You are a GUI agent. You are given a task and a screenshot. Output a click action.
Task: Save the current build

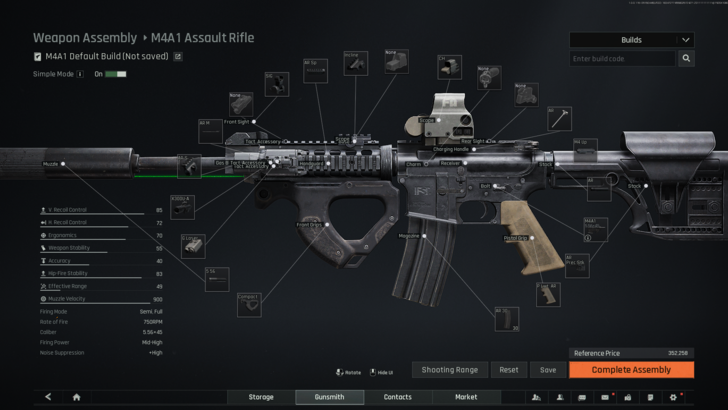tap(548, 370)
